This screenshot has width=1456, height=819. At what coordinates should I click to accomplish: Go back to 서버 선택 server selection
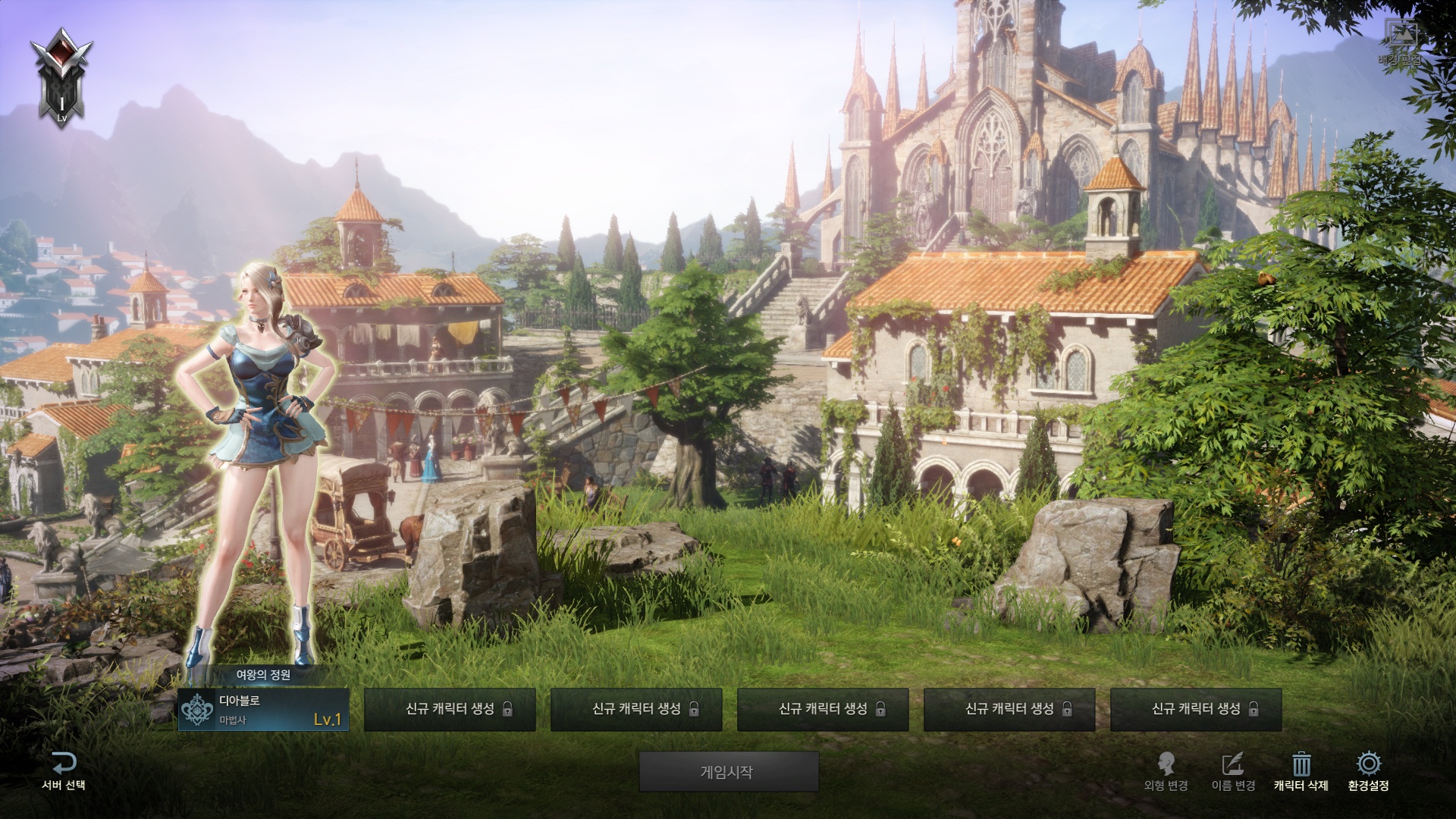point(64,771)
